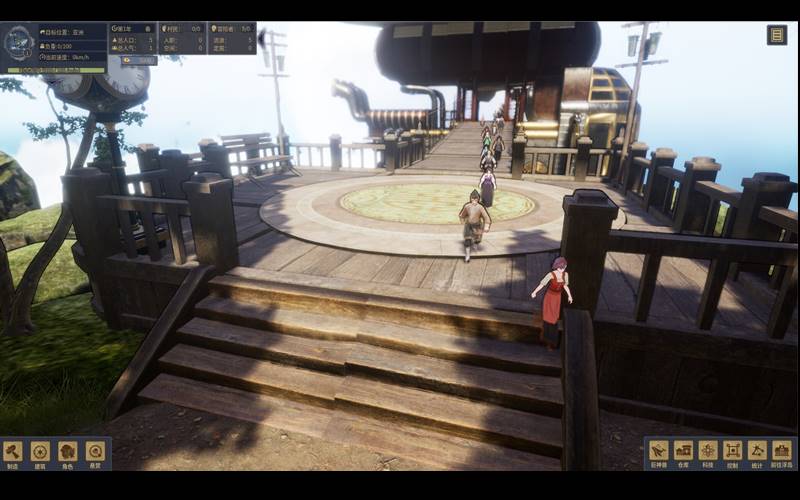The image size is (800, 500).
Task: Open the 统计 (statistics) panel
Action: 757,452
